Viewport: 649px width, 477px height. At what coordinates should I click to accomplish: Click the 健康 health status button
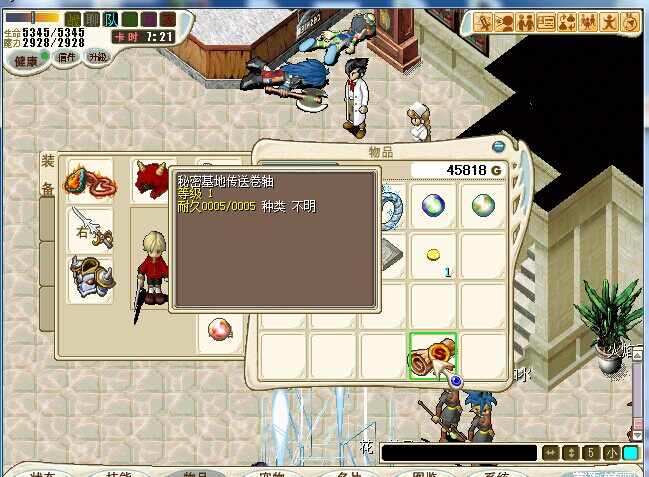pyautogui.click(x=27, y=58)
